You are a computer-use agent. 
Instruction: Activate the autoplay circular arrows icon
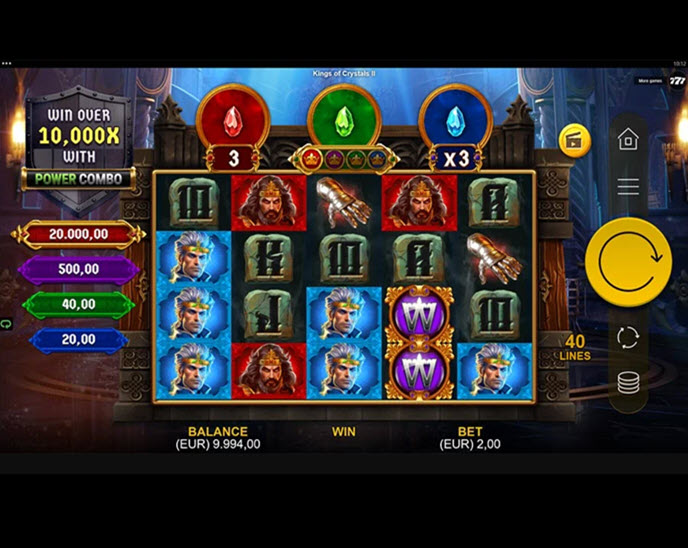628,337
